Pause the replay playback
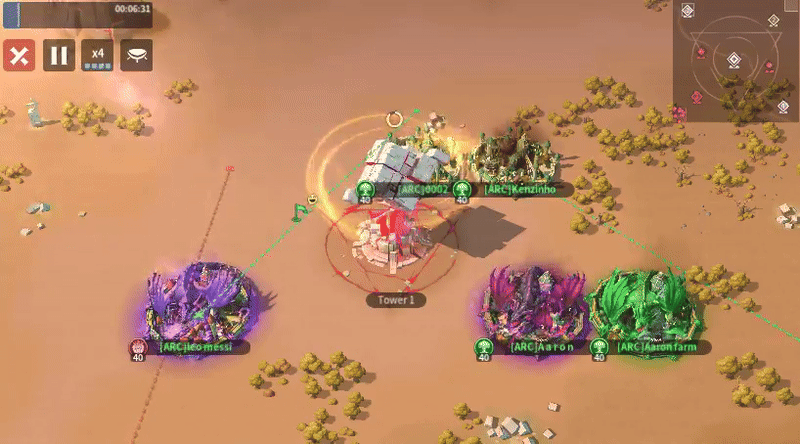This screenshot has height=444, width=800. coord(58,55)
